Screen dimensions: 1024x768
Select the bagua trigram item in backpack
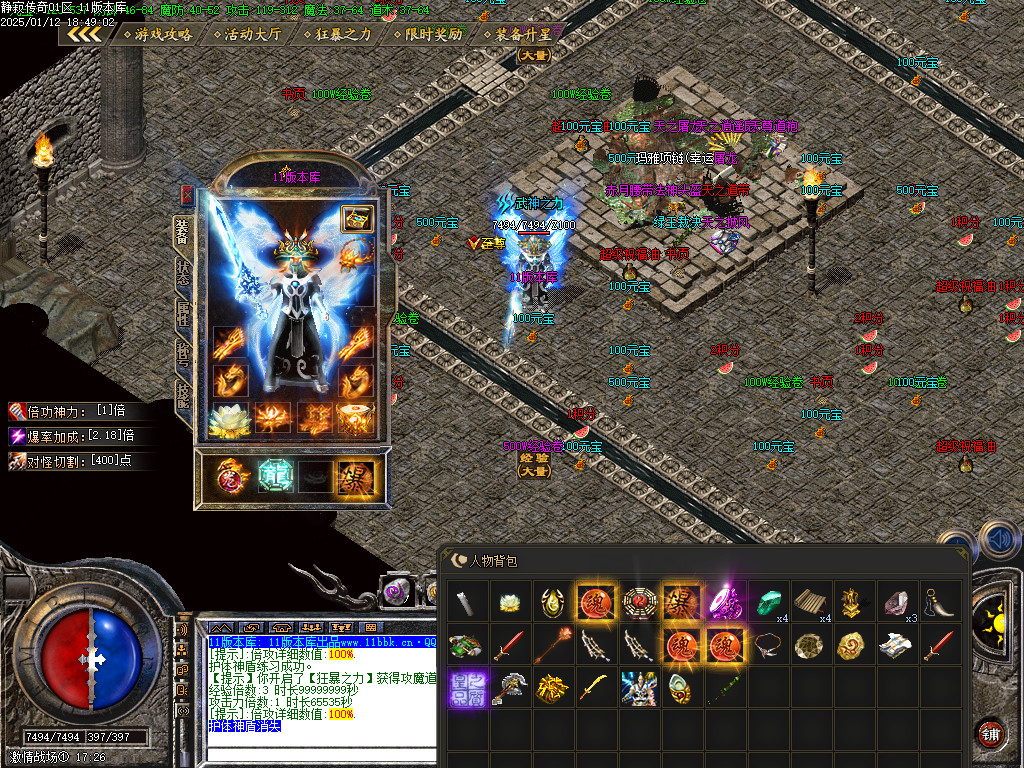(x=637, y=603)
